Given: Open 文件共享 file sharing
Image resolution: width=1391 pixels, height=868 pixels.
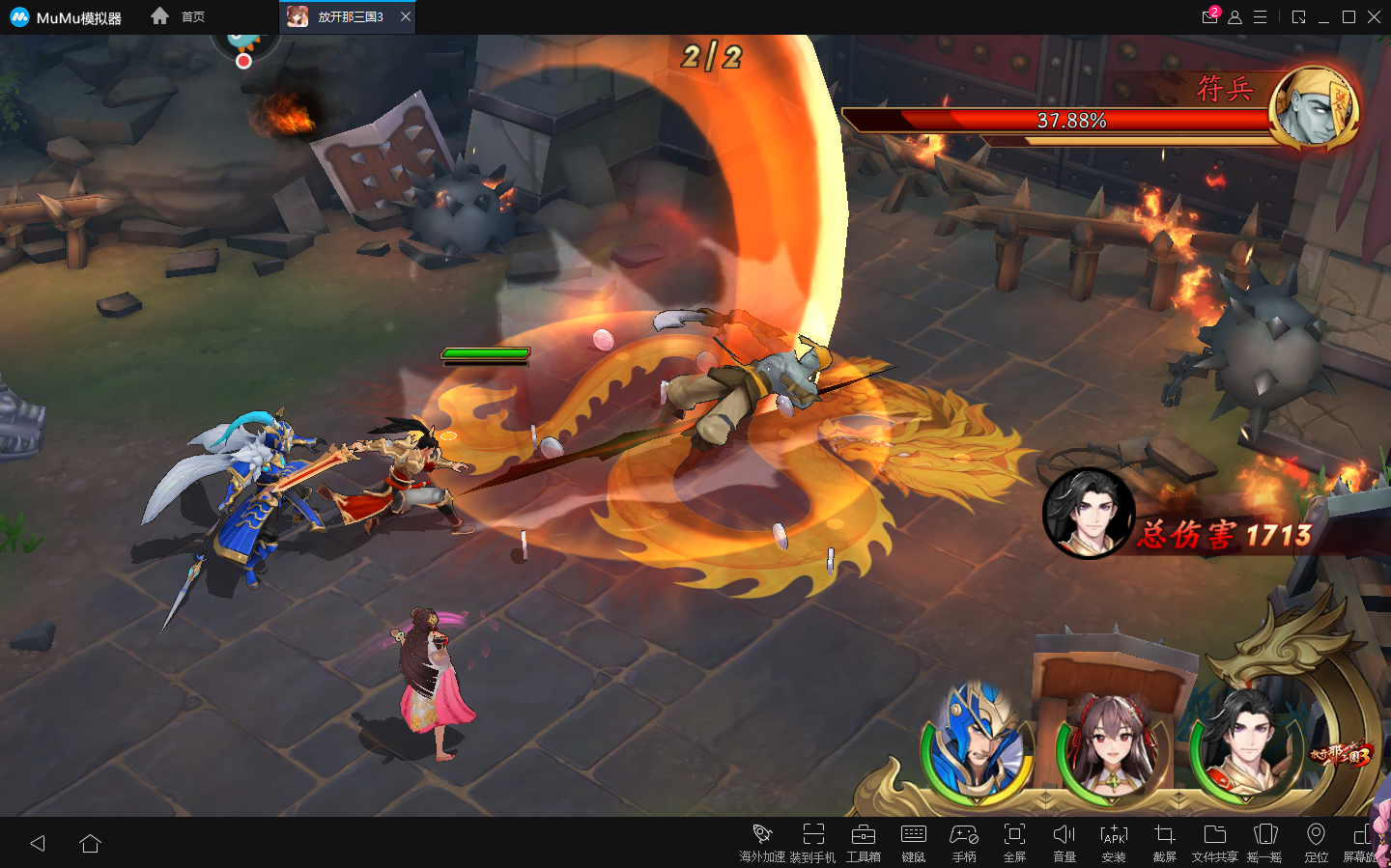Looking at the screenshot, I should pos(1214,841).
